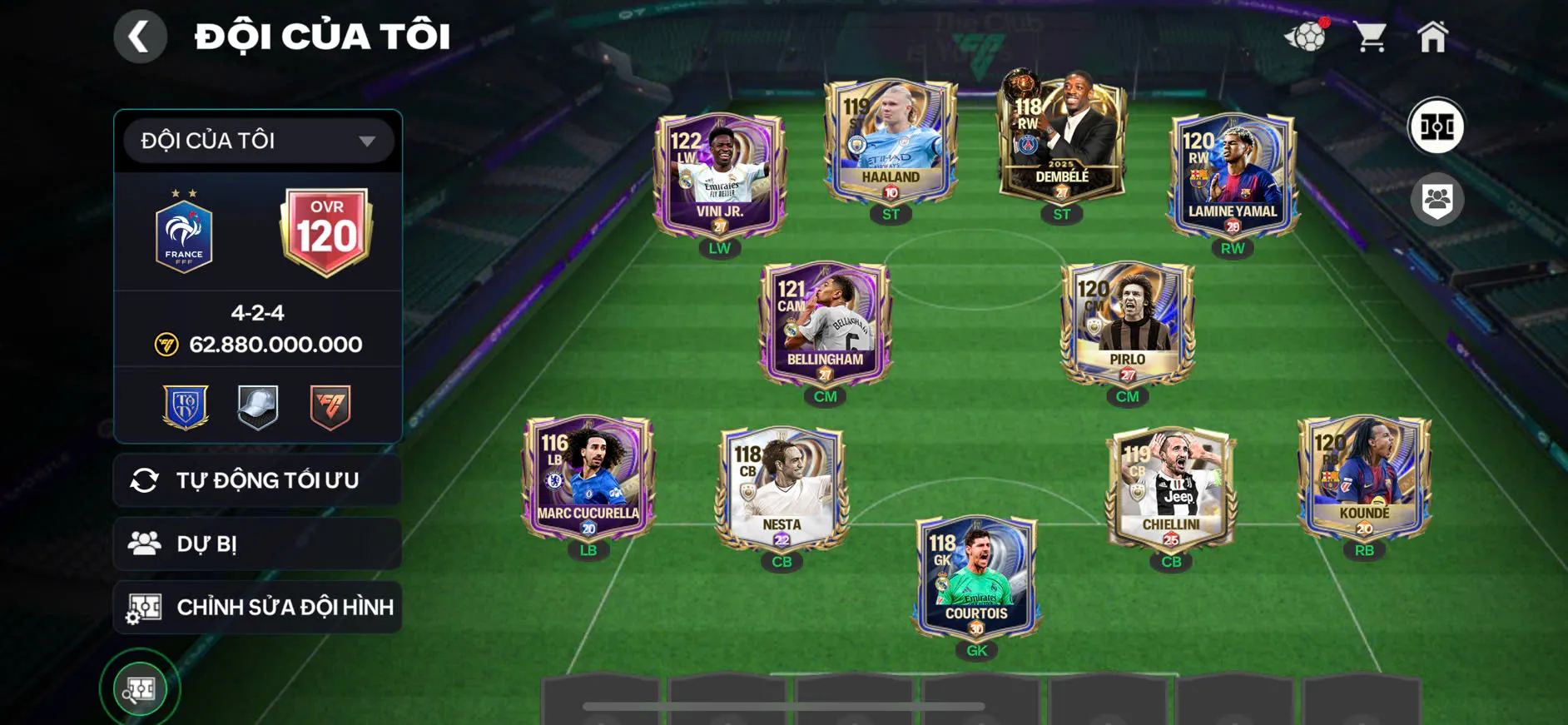The image size is (1568, 725).
Task: Choose CHỈNH SỬA ĐỘI HÌNH
Action: [x=258, y=607]
